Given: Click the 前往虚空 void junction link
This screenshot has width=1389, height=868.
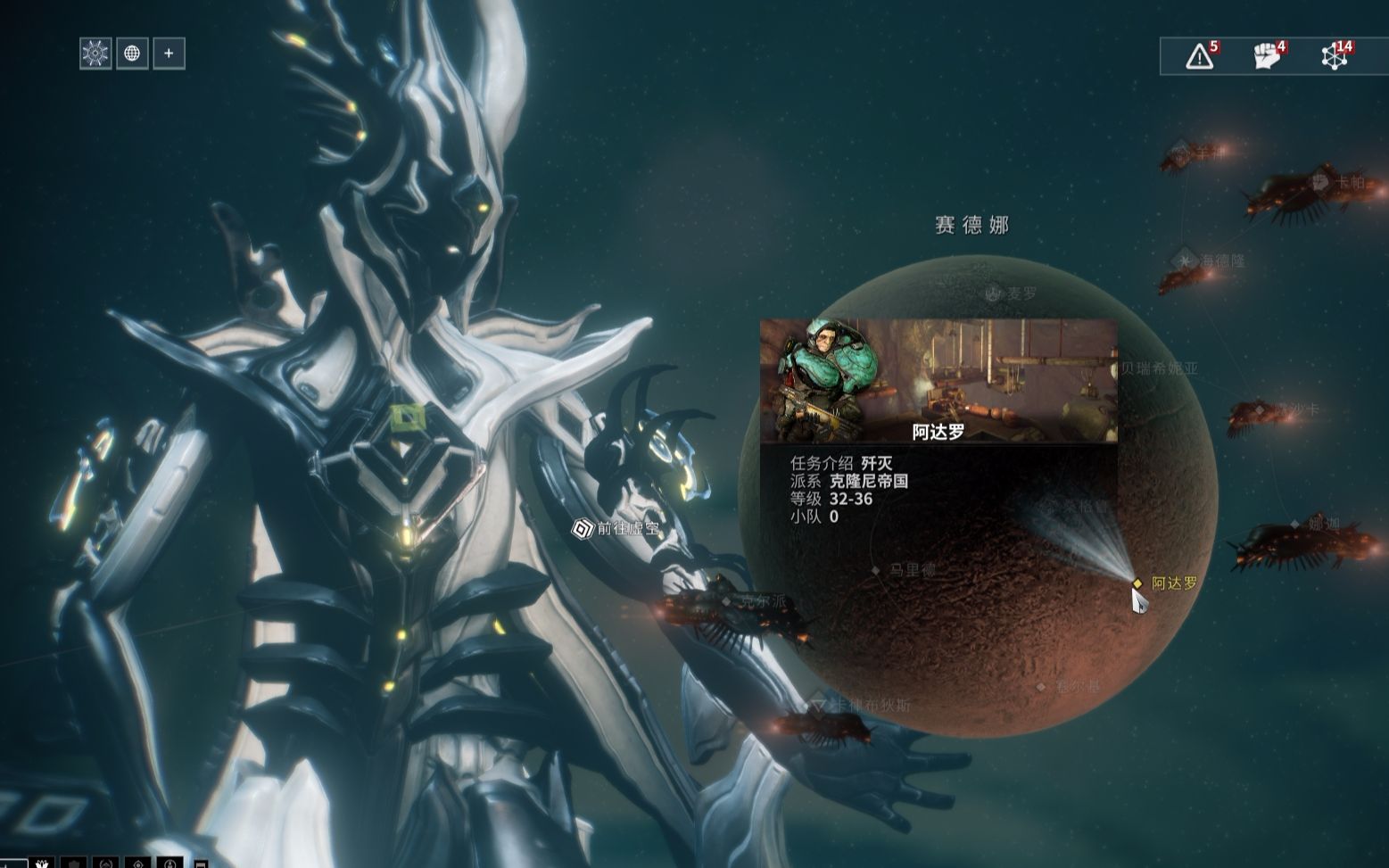Looking at the screenshot, I should pos(583,528).
